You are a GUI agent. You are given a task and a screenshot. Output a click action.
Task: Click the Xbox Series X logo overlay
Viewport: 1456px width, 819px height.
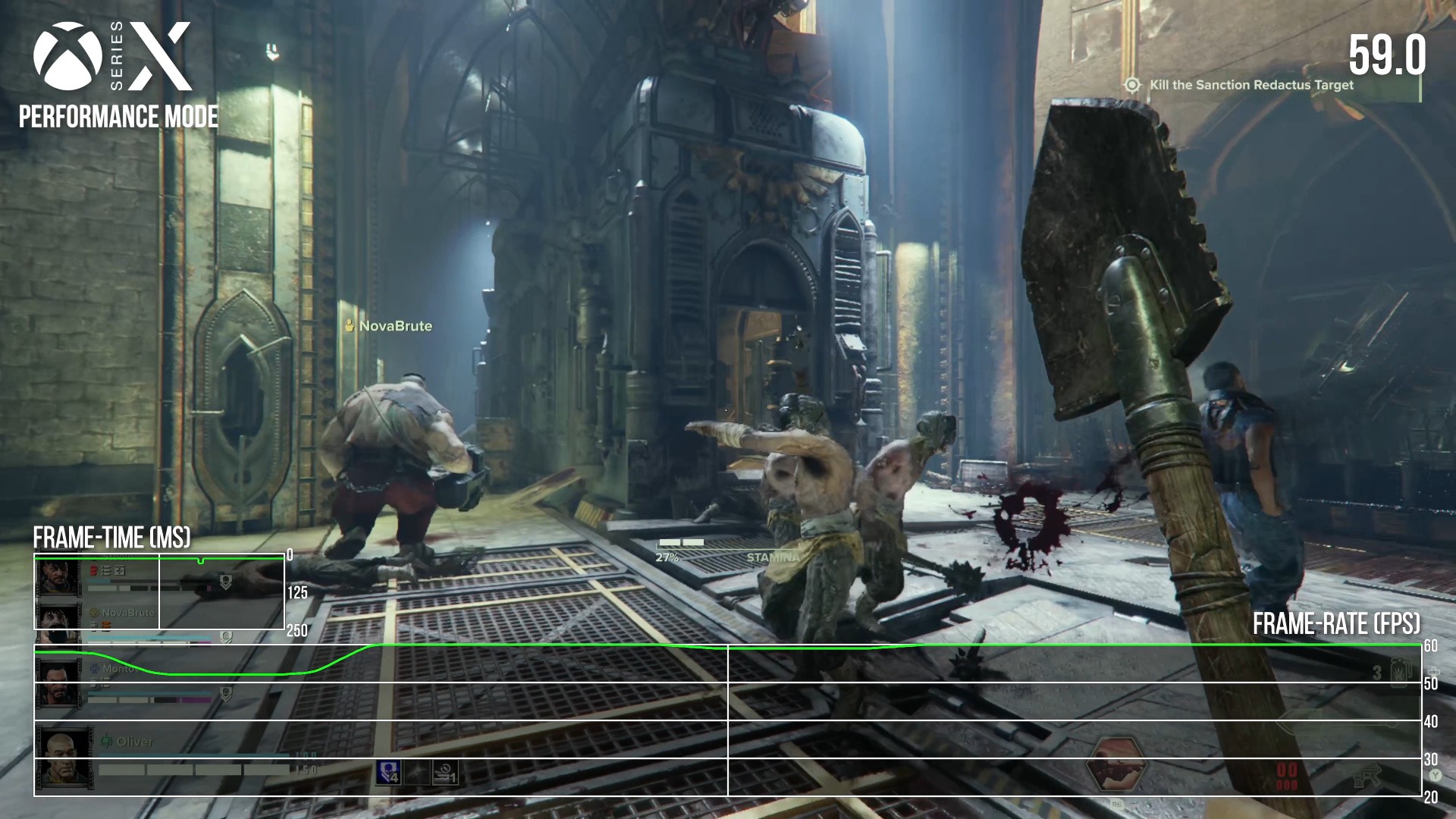[x=113, y=57]
